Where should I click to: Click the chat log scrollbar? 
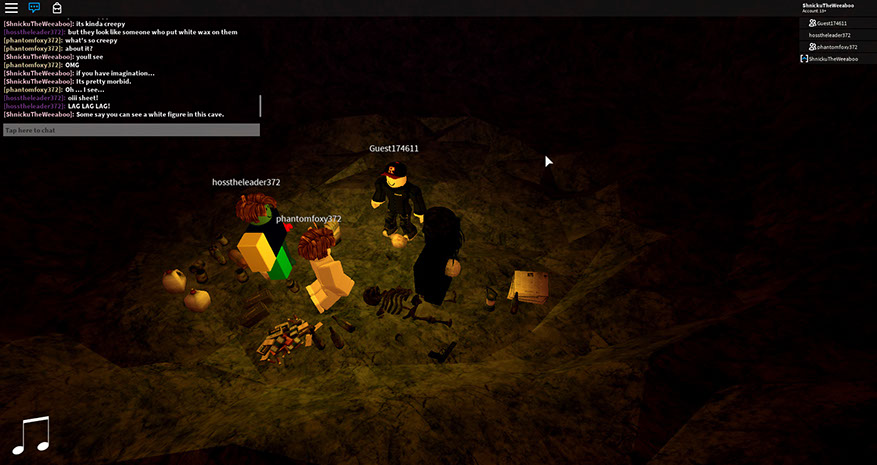coord(260,105)
